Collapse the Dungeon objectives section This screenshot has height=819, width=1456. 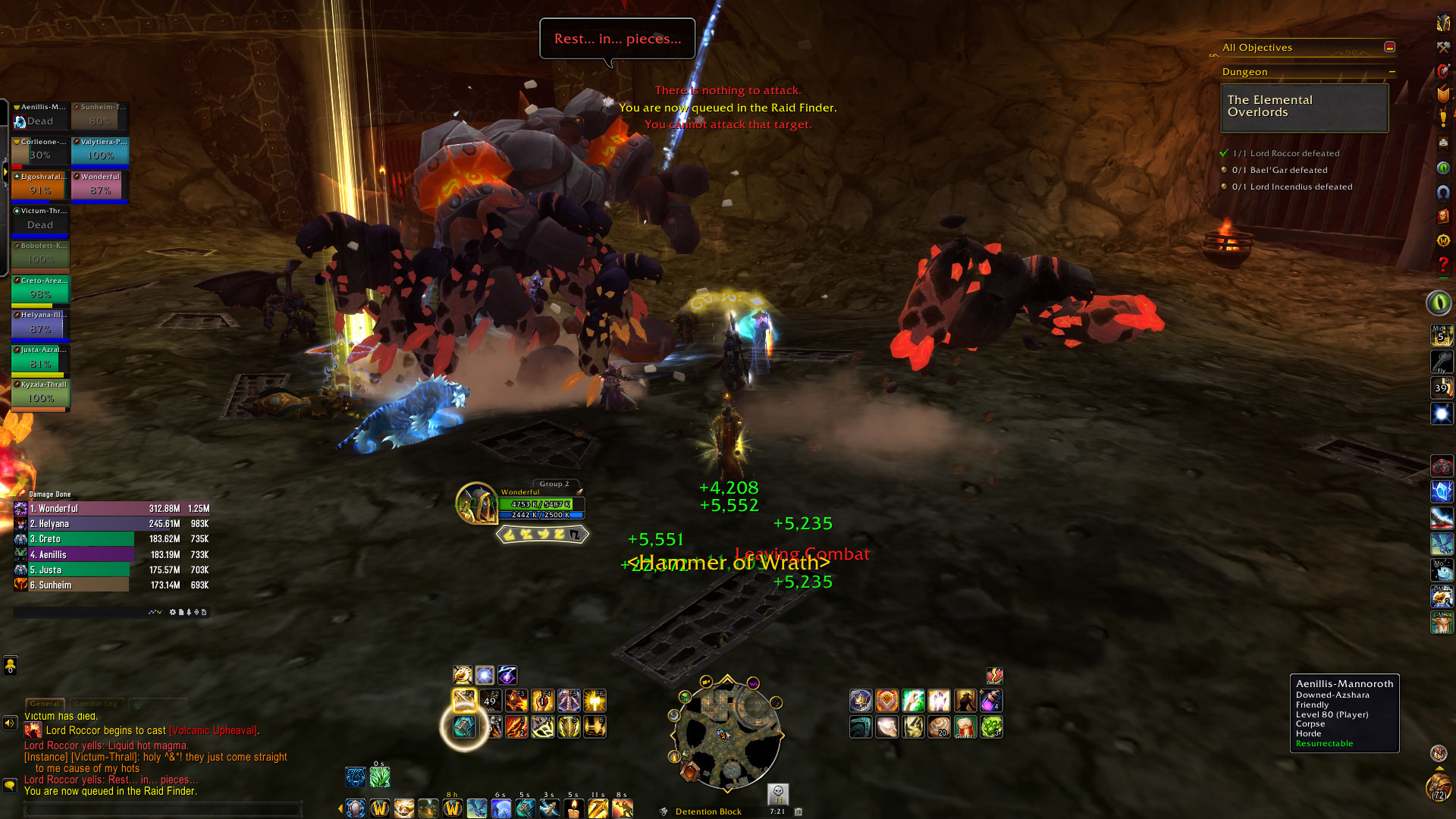click(1392, 72)
